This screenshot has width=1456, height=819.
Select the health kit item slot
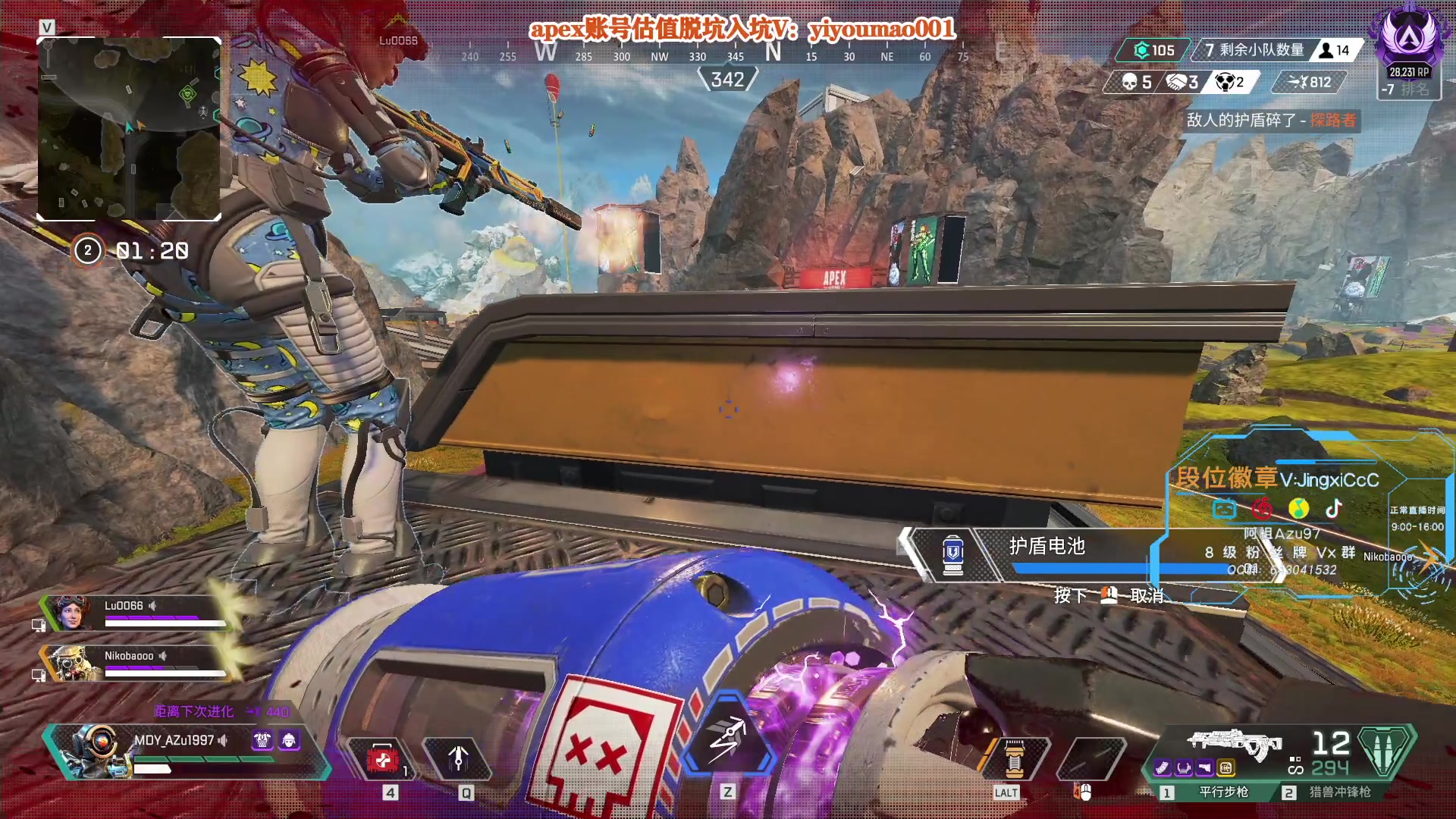382,758
